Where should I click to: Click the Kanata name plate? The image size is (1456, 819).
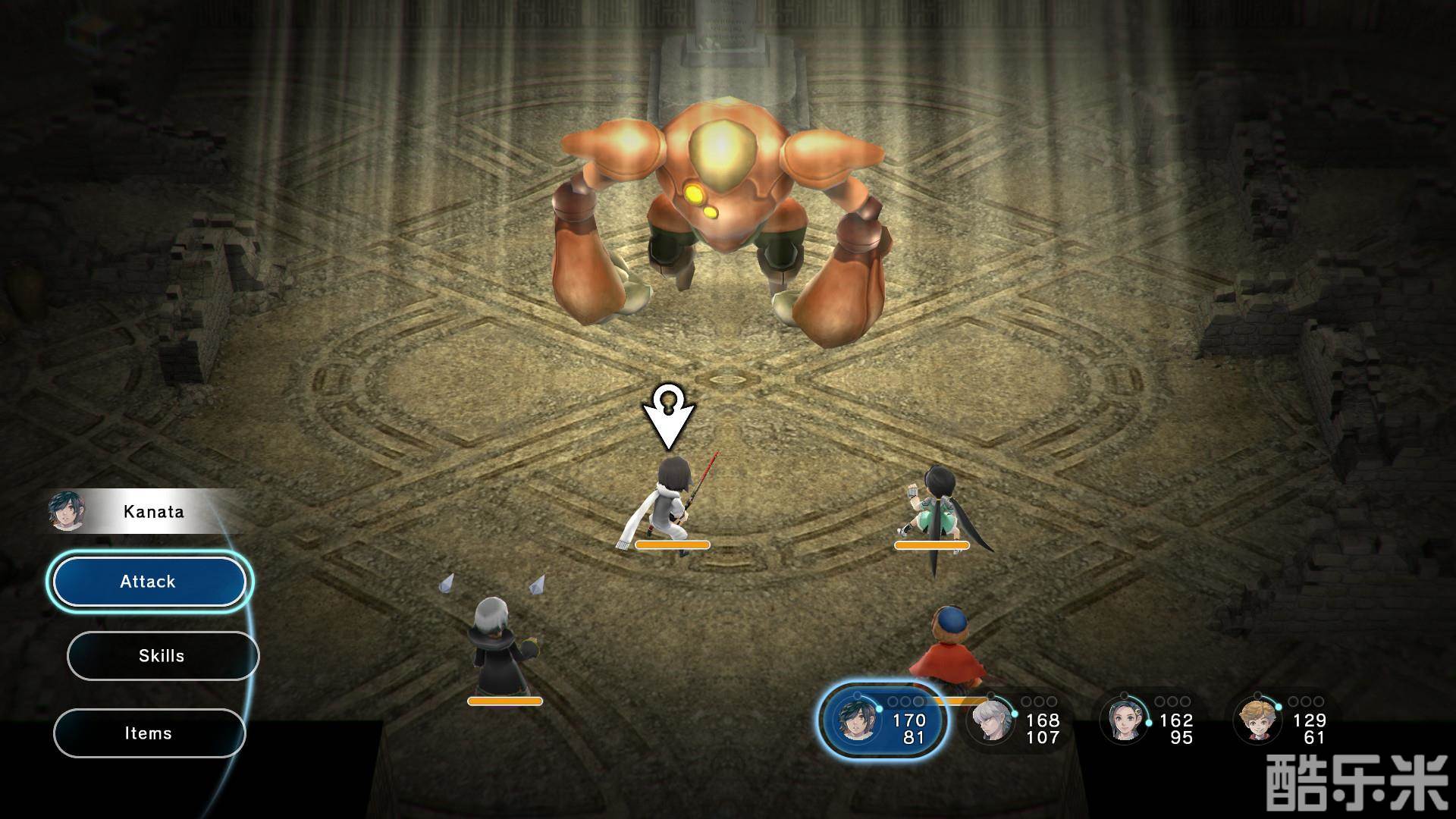[152, 511]
